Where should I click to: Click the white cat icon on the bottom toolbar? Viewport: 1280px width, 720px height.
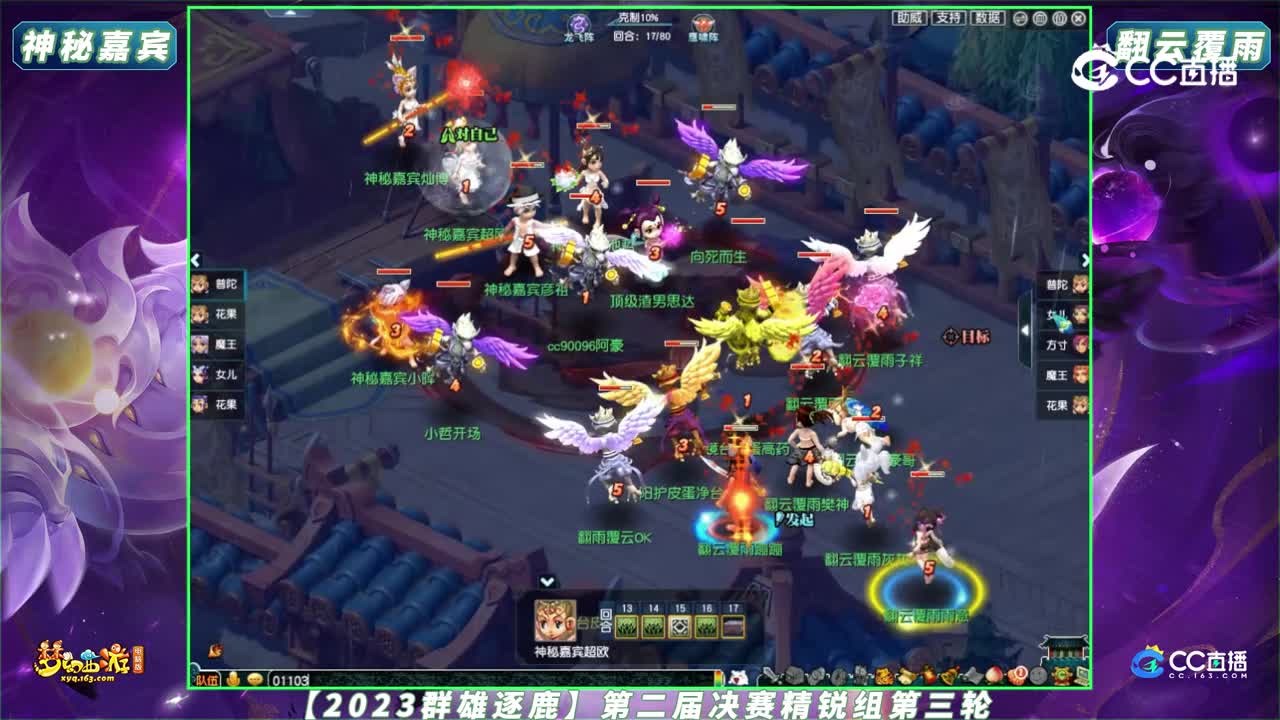pos(739,677)
